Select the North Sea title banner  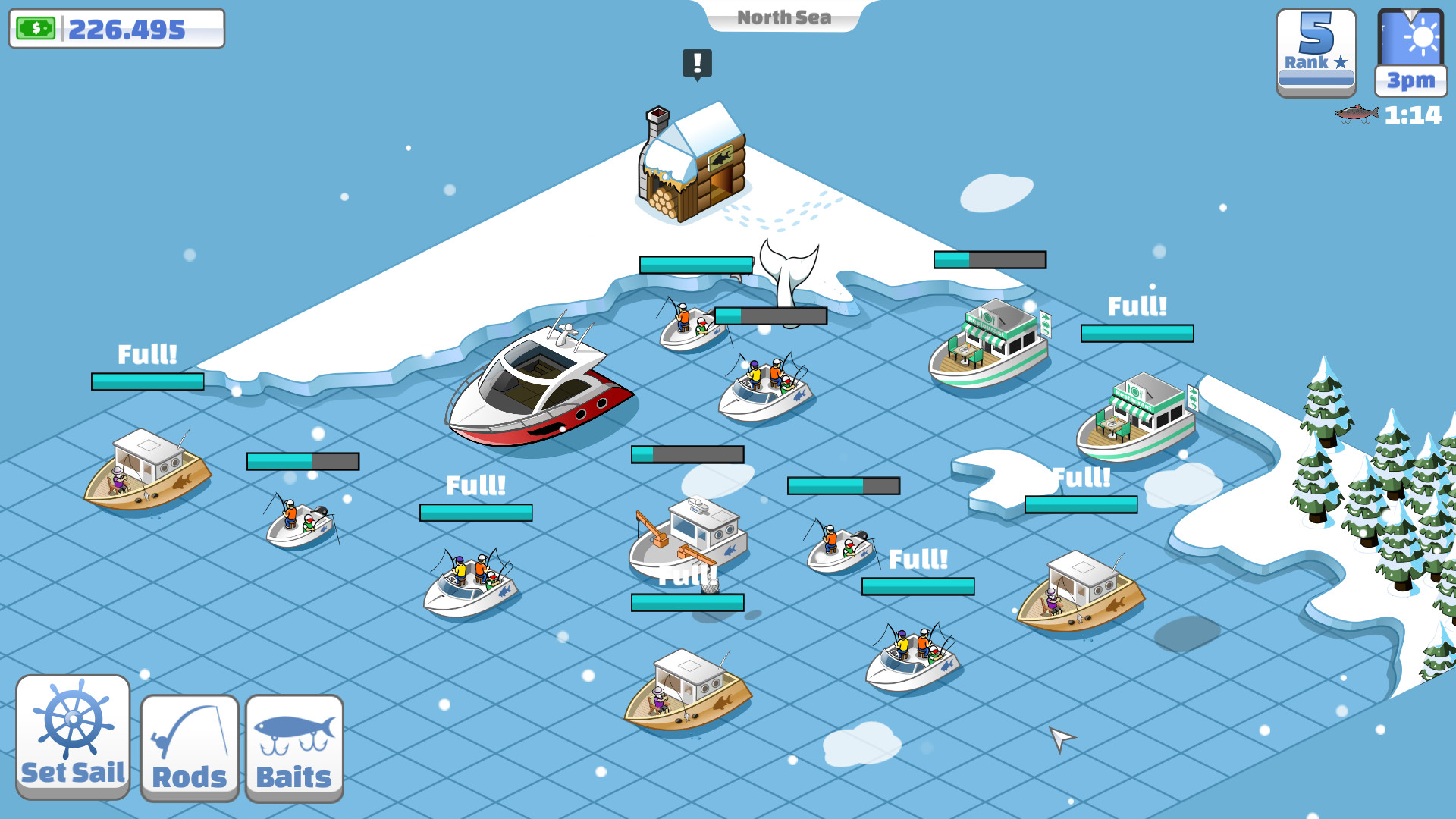[x=783, y=17]
